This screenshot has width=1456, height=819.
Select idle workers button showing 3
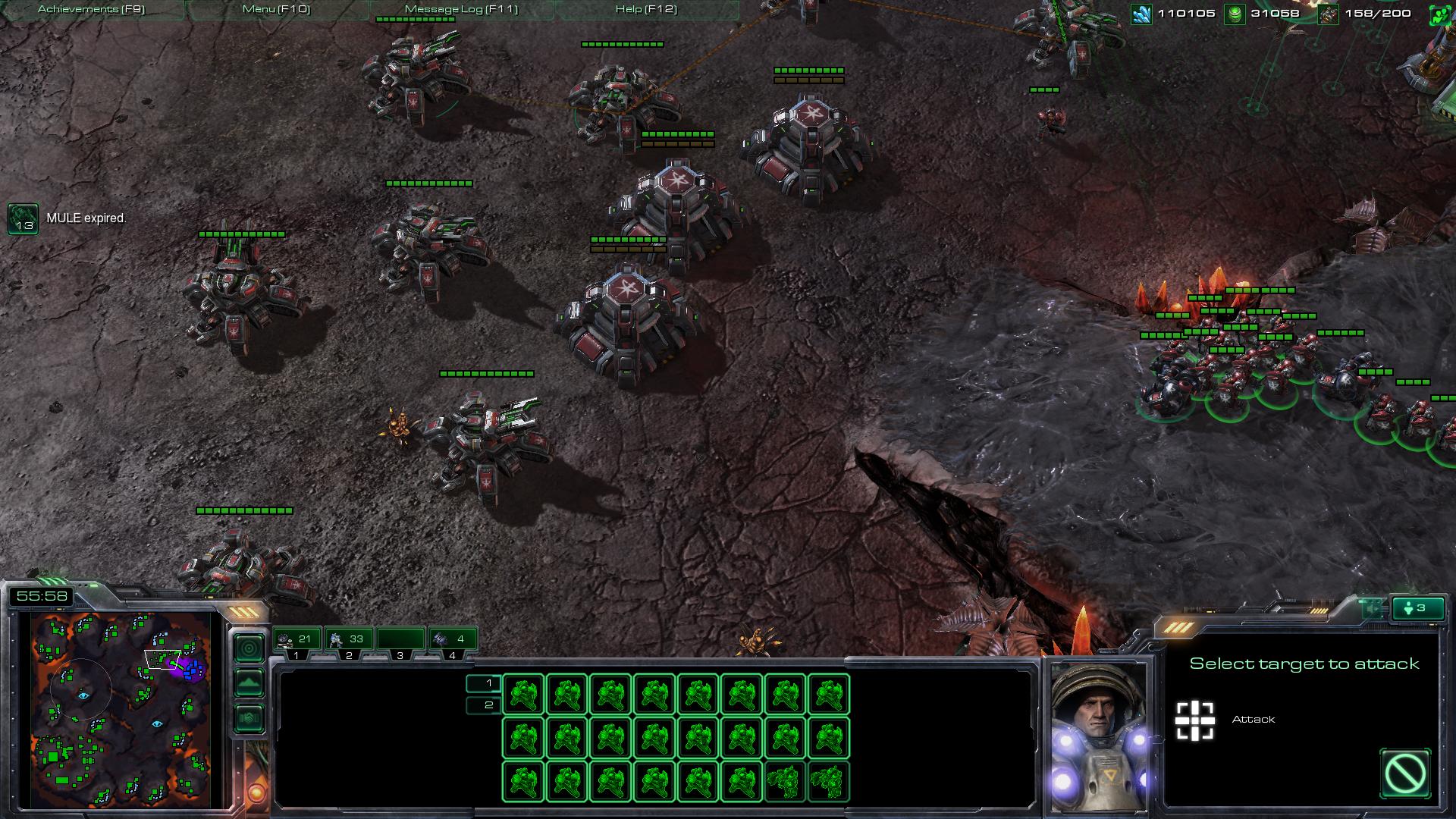(1417, 608)
